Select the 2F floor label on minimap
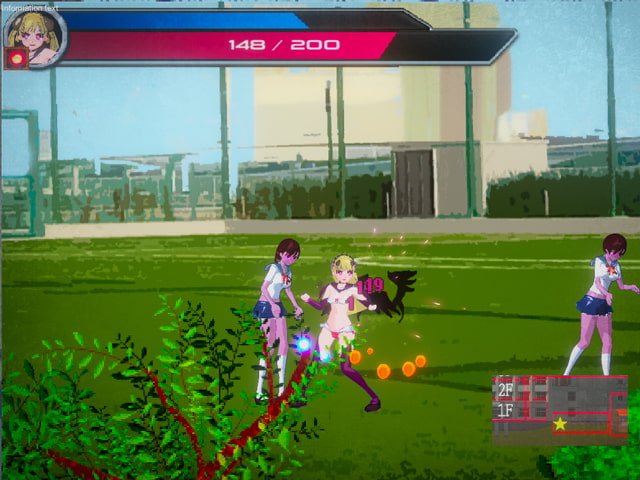The height and width of the screenshot is (480, 640). tap(506, 391)
